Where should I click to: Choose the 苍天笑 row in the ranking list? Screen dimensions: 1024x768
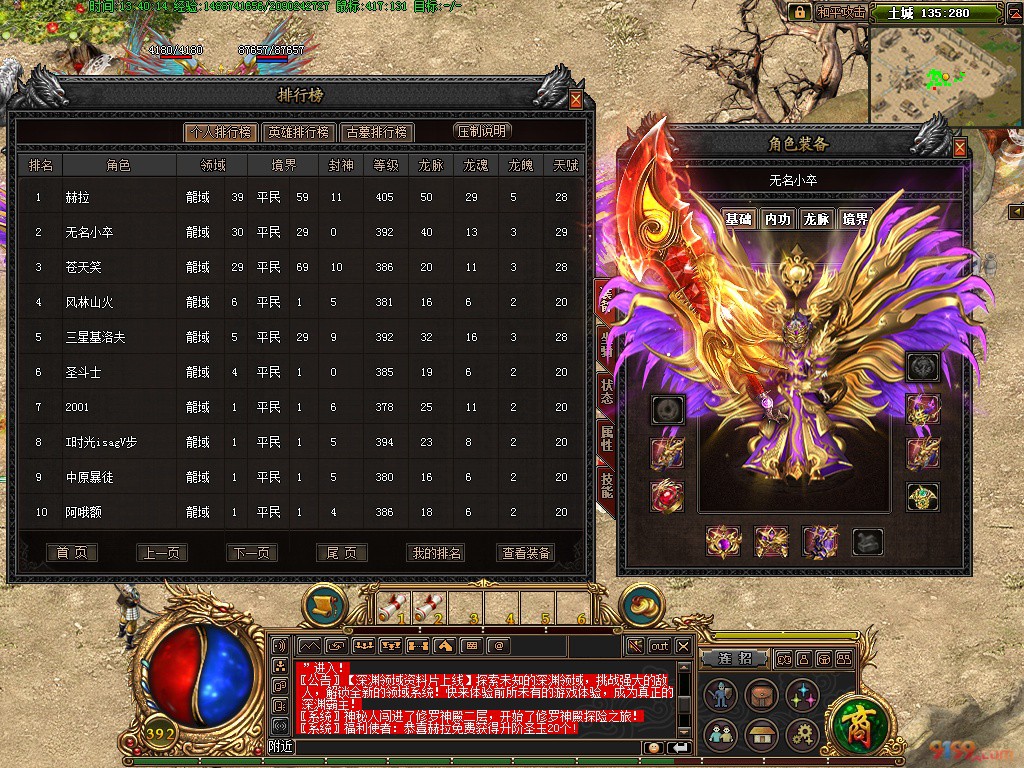[83, 267]
